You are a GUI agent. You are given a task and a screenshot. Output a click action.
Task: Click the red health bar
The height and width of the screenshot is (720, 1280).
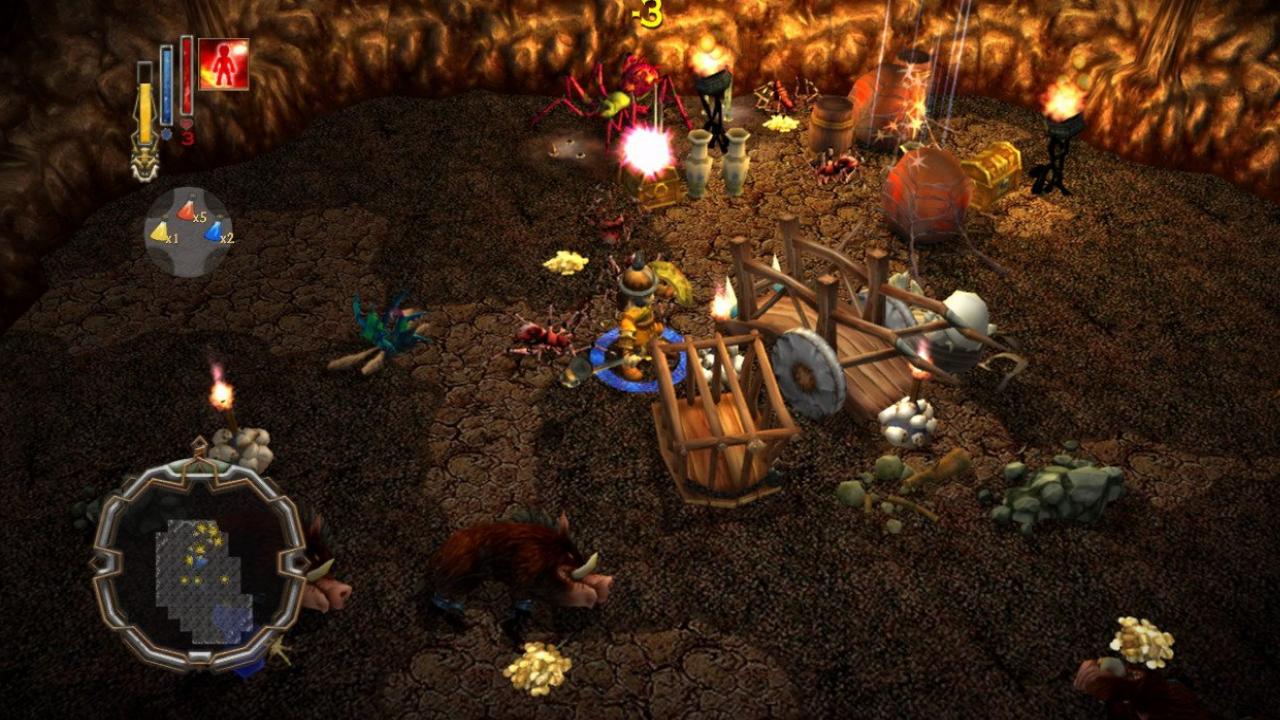point(186,83)
